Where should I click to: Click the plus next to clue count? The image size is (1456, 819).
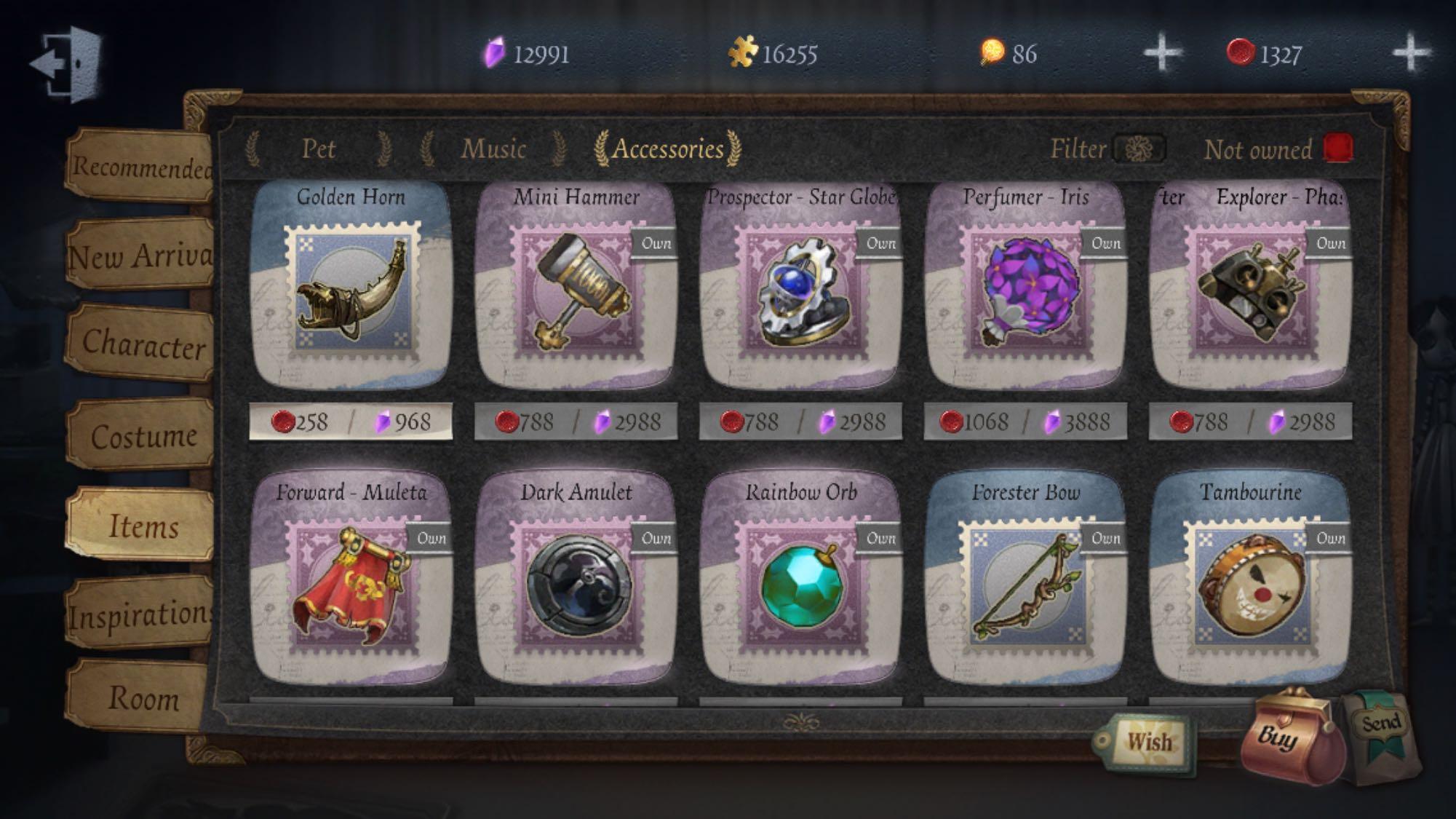click(1160, 53)
